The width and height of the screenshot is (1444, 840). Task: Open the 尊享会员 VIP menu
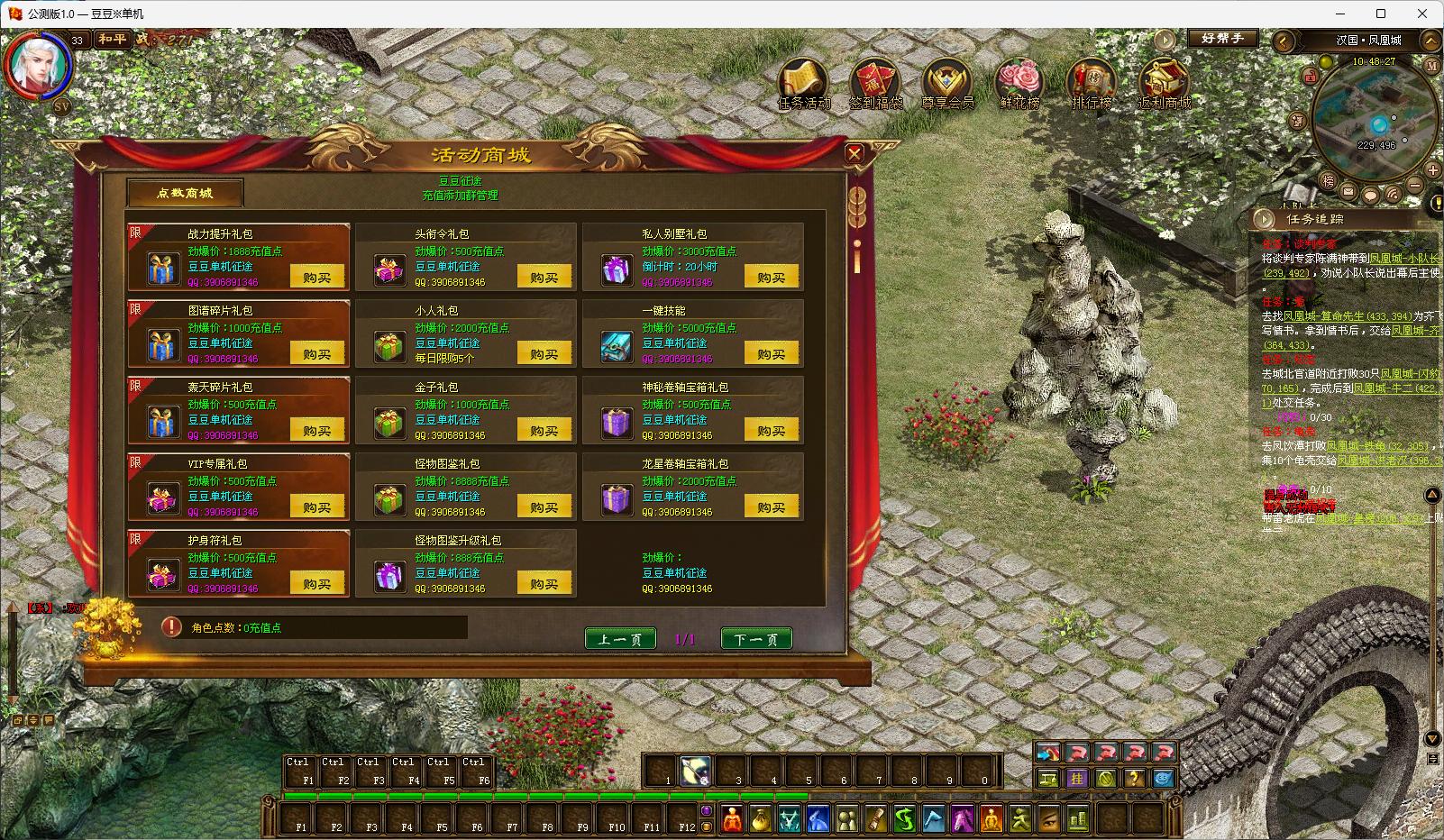coord(947,84)
